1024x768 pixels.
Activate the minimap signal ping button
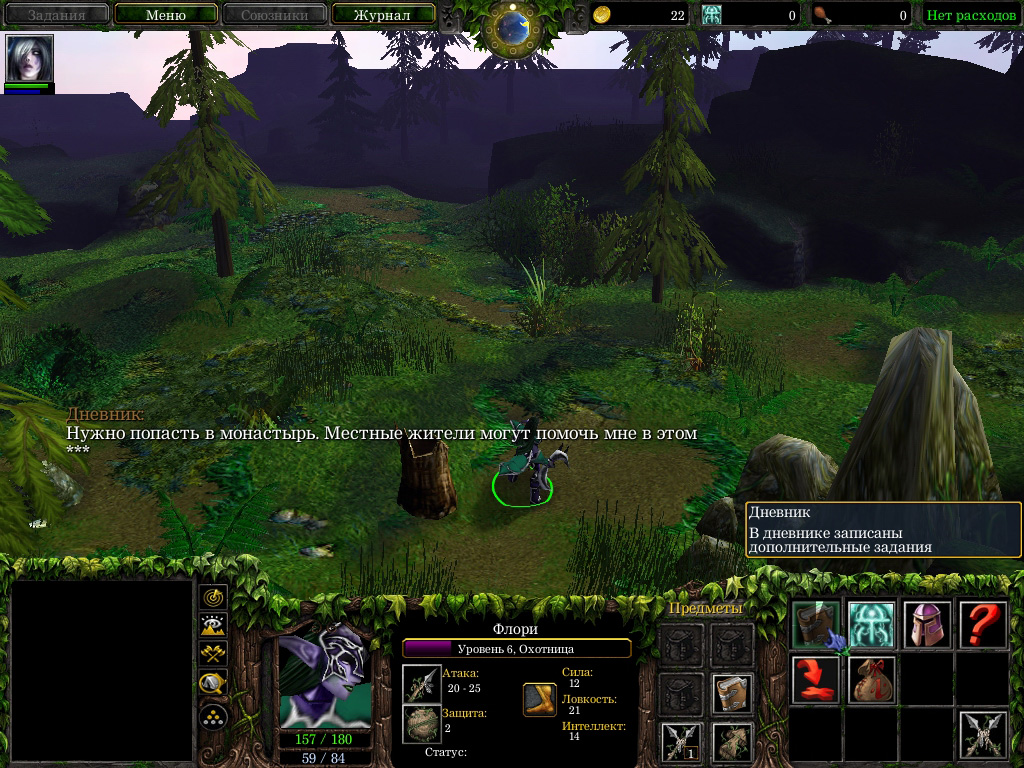click(213, 597)
